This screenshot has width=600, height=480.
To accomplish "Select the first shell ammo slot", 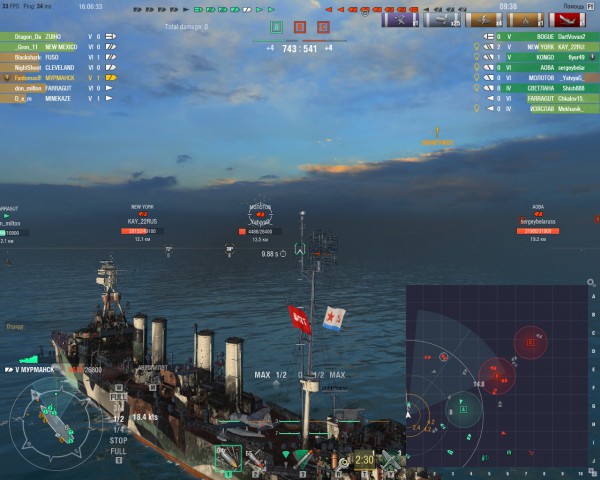I will [x=228, y=457].
